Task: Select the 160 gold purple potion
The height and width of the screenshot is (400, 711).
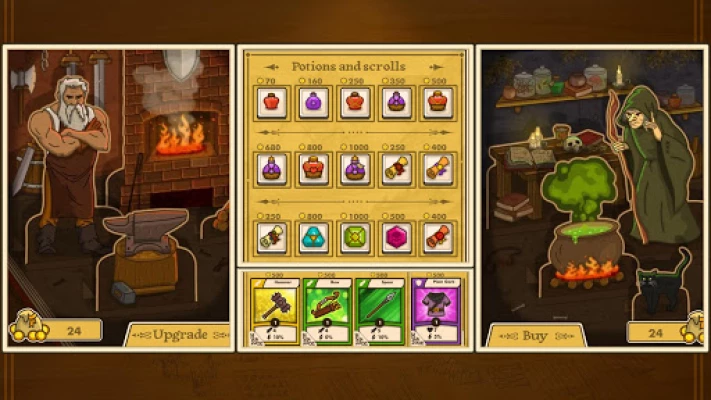Action: (x=313, y=103)
